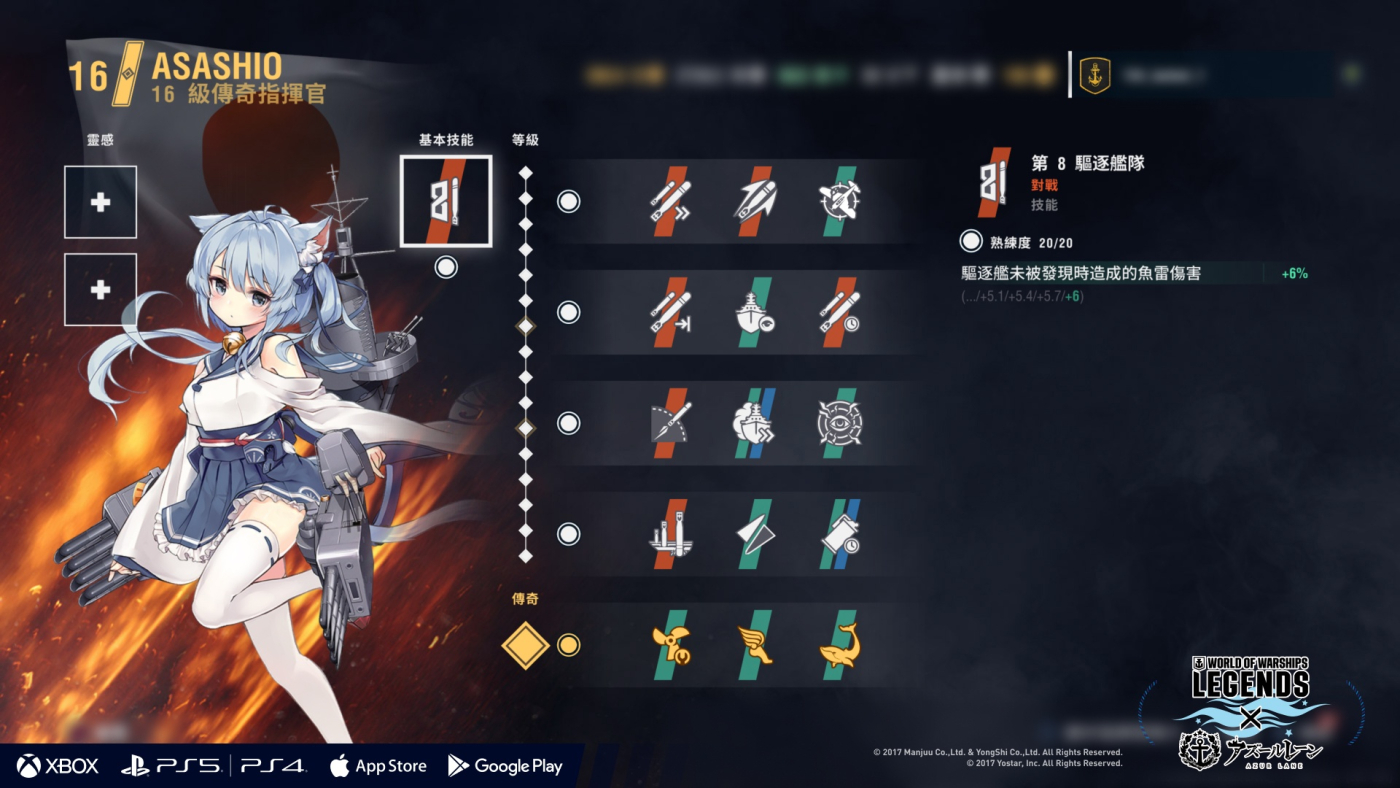Viewport: 1400px width, 788px height.
Task: Choose the arrow-wrapped shell skill icon
Action: (754, 201)
